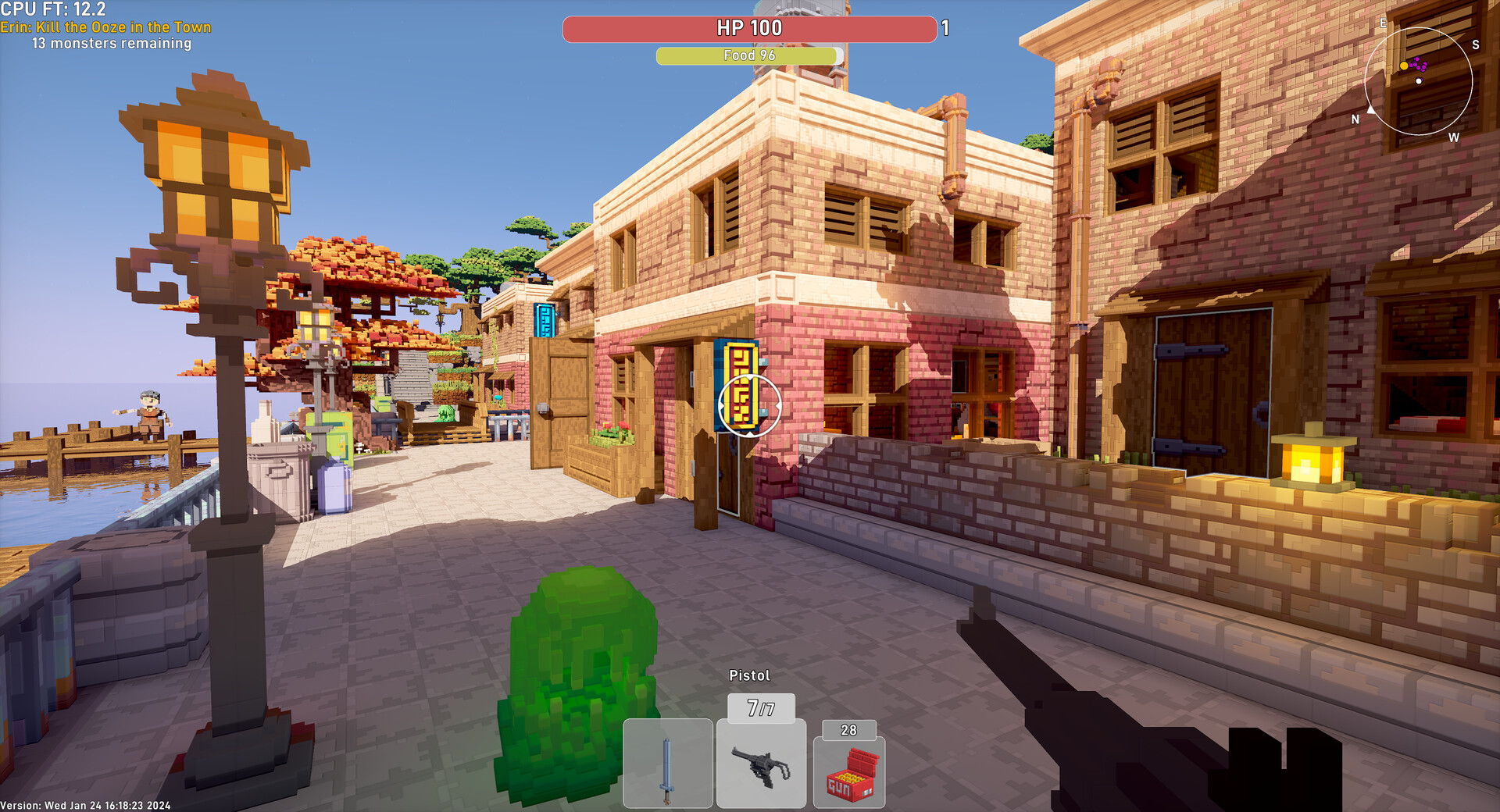Image resolution: width=1500 pixels, height=812 pixels.
Task: Equip the pistol from the hotbar
Action: (761, 764)
